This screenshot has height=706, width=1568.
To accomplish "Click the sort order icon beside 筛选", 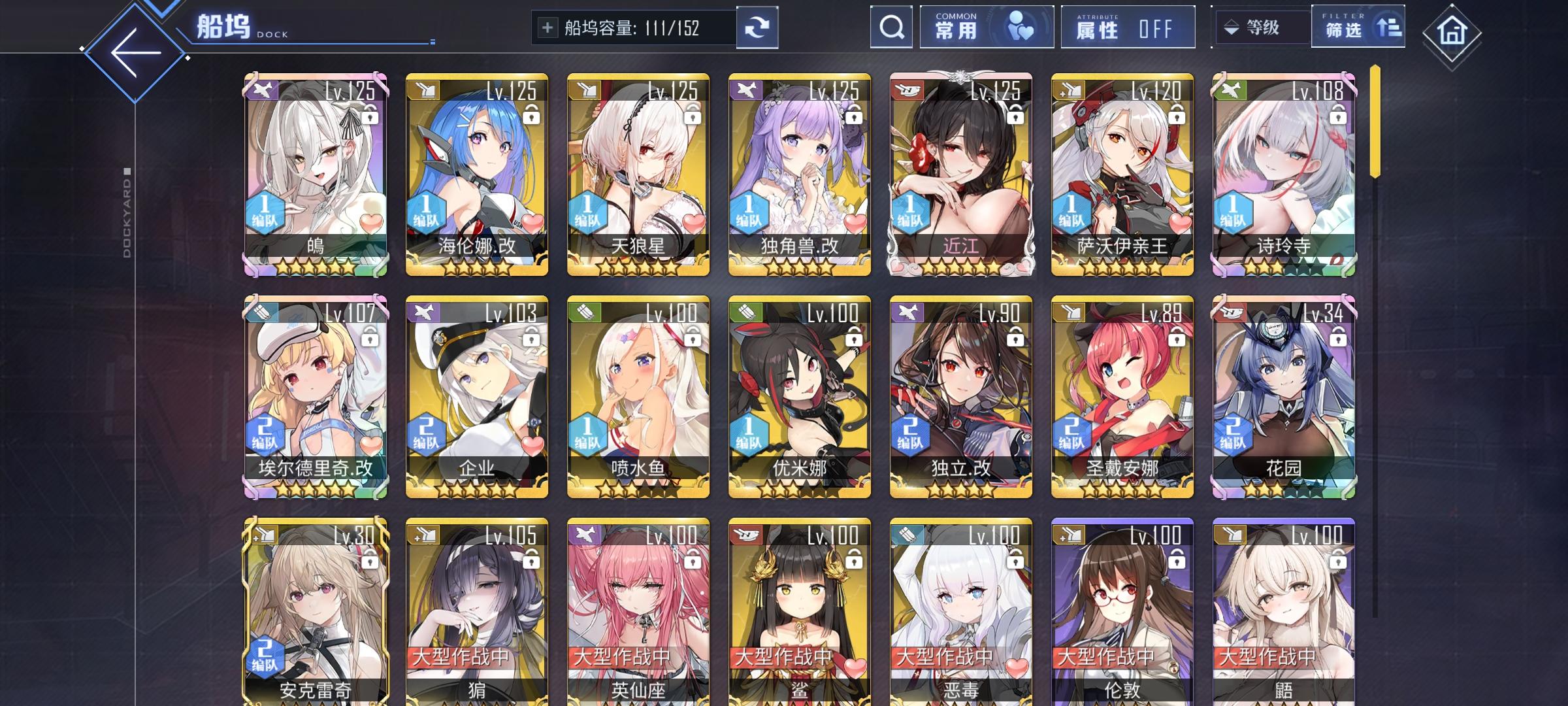I will click(1390, 27).
